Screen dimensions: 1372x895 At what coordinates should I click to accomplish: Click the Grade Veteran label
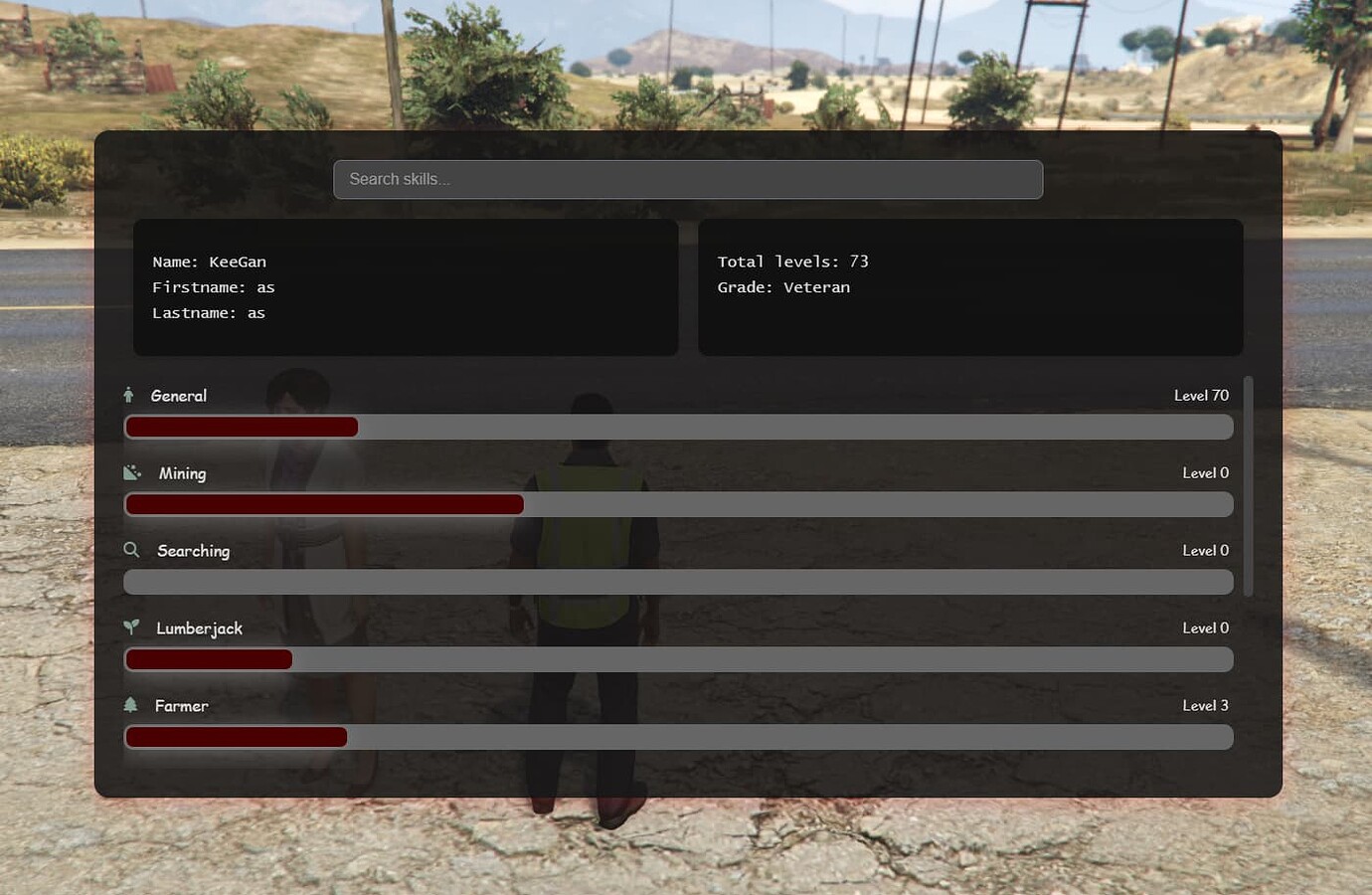point(784,286)
